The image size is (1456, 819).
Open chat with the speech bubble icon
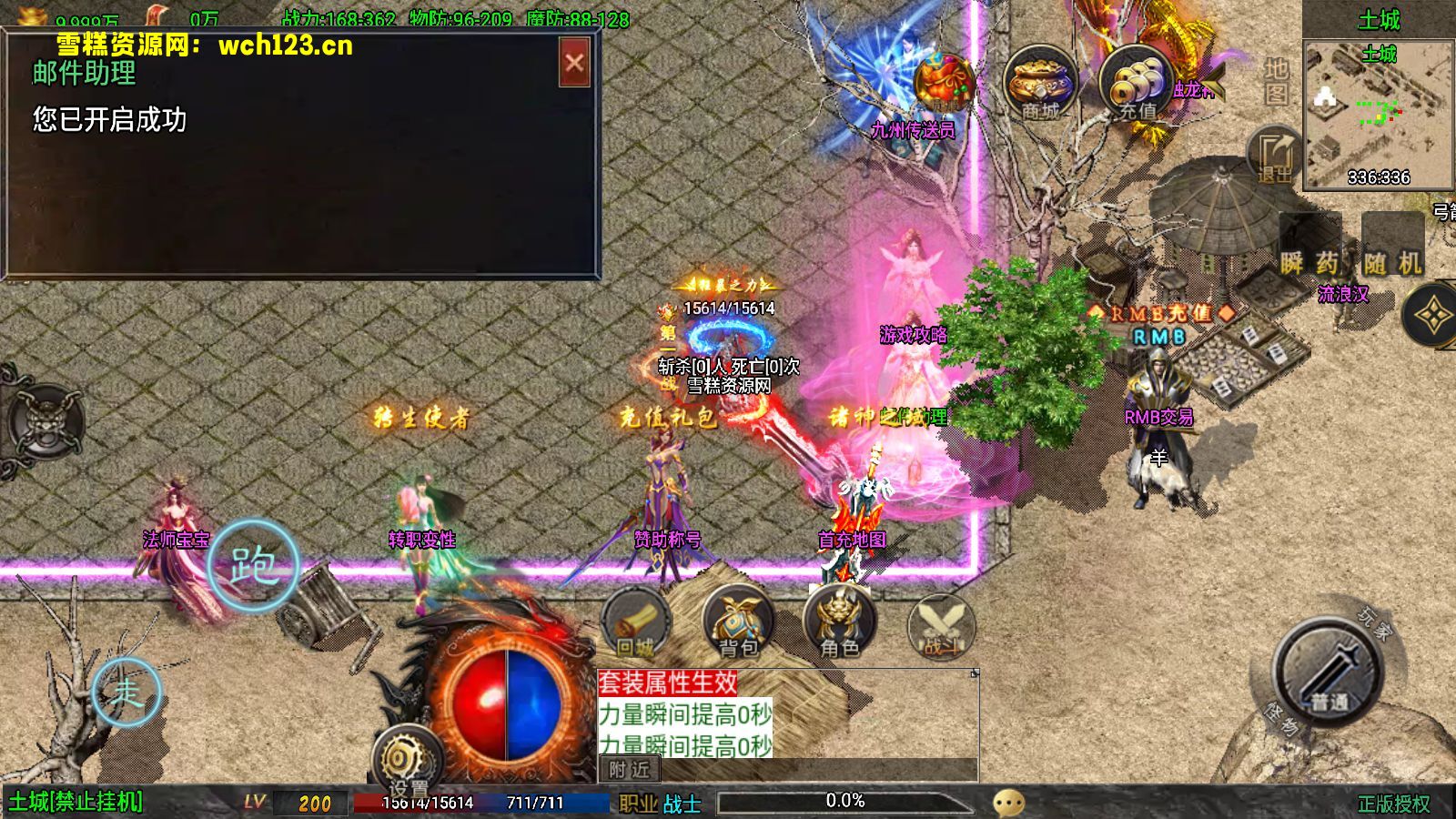tap(1008, 803)
